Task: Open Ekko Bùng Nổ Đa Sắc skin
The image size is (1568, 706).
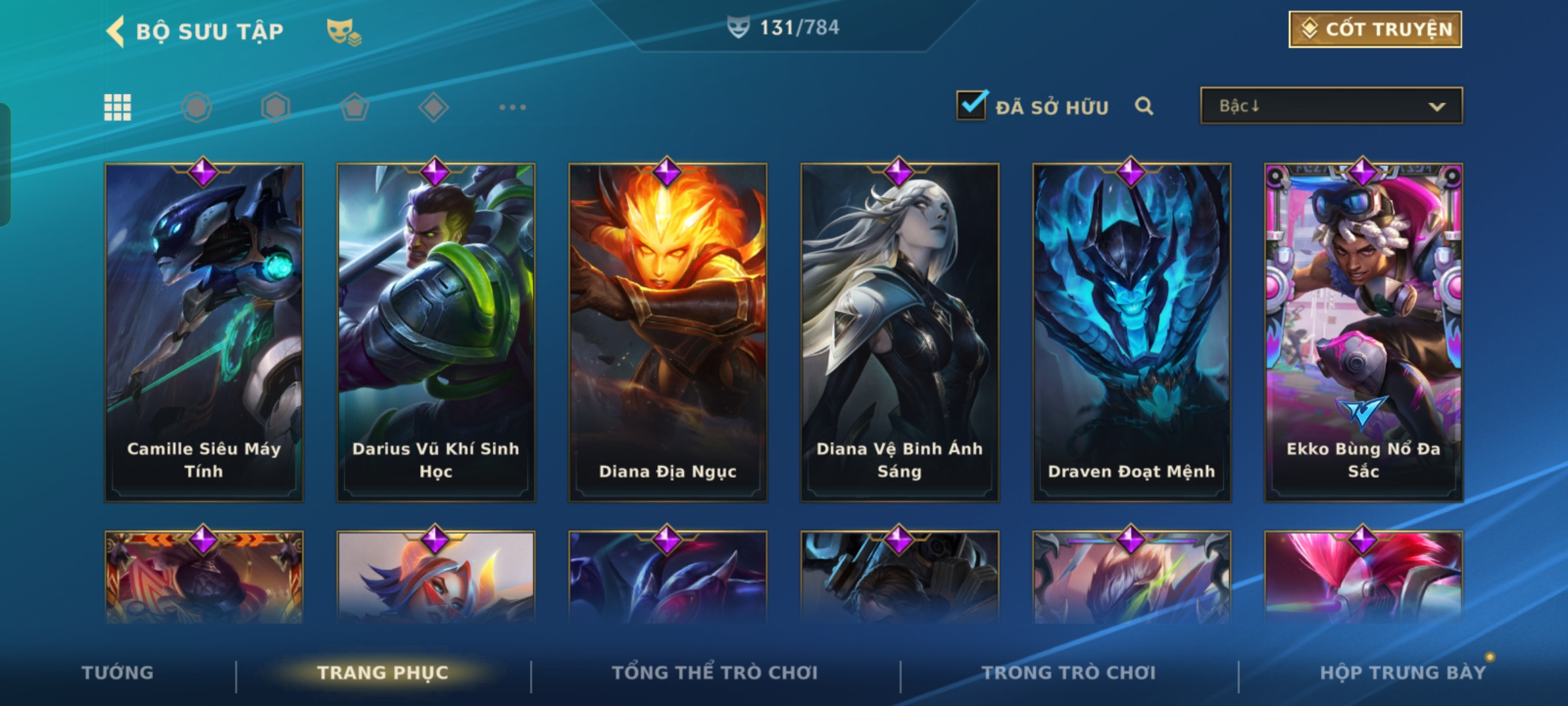Action: coord(1364,332)
